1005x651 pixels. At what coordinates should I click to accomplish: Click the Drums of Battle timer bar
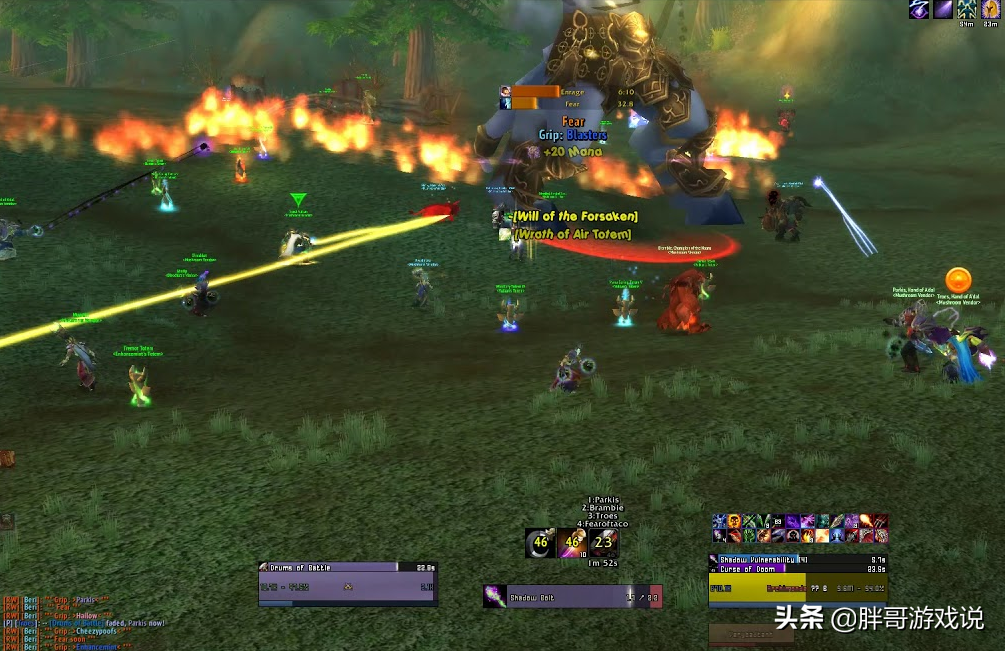tap(347, 566)
